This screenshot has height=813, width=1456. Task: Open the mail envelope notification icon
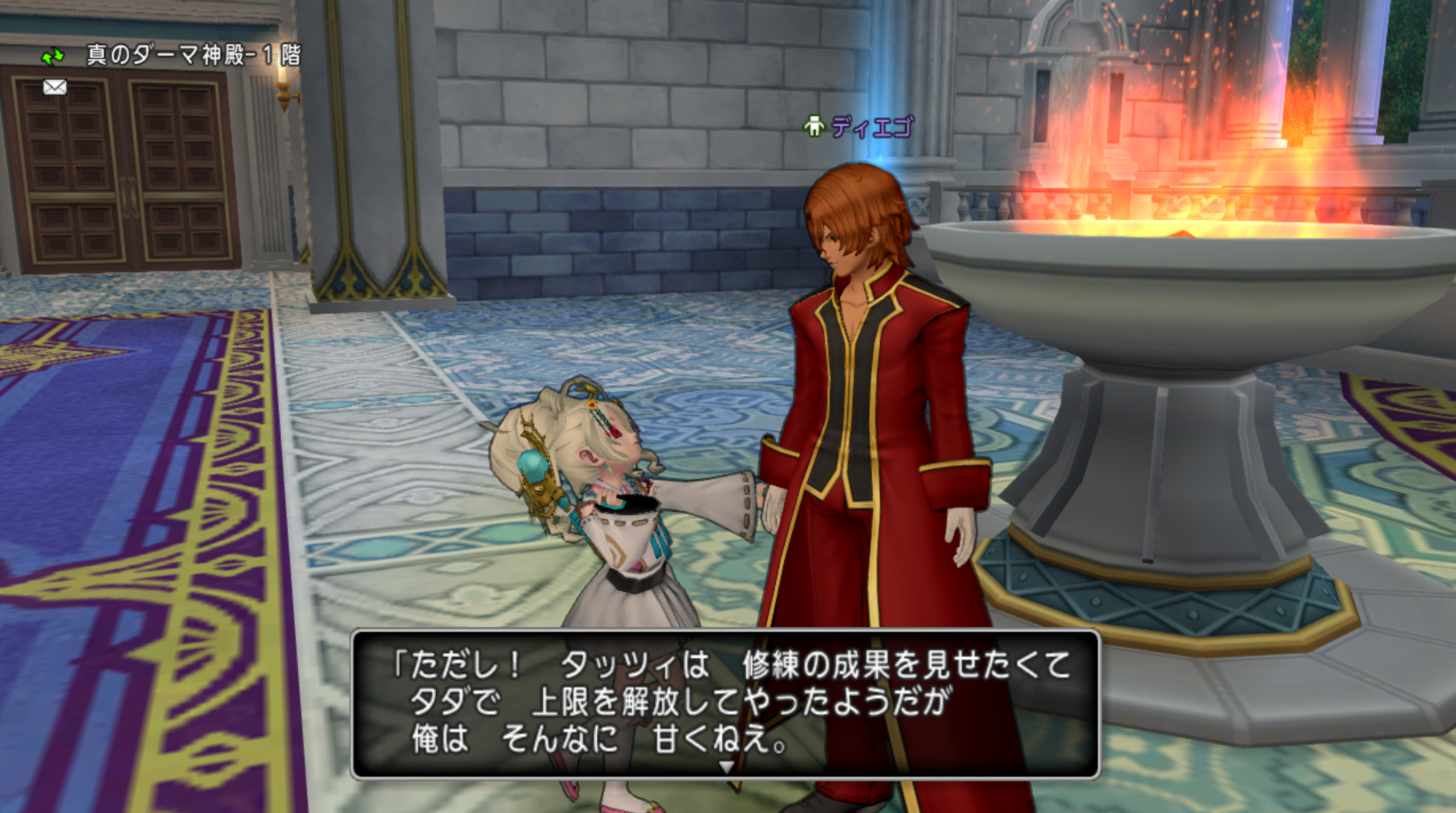coord(54,87)
